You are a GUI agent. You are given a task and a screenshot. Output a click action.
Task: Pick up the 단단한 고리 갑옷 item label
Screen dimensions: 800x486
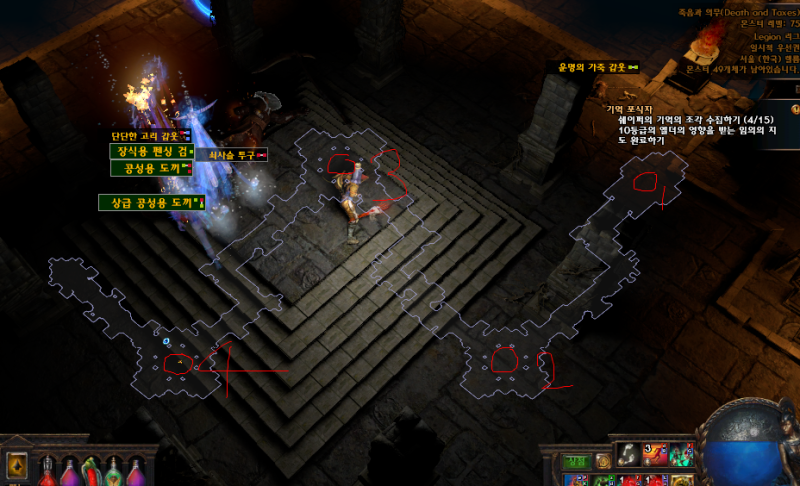pyautogui.click(x=149, y=136)
